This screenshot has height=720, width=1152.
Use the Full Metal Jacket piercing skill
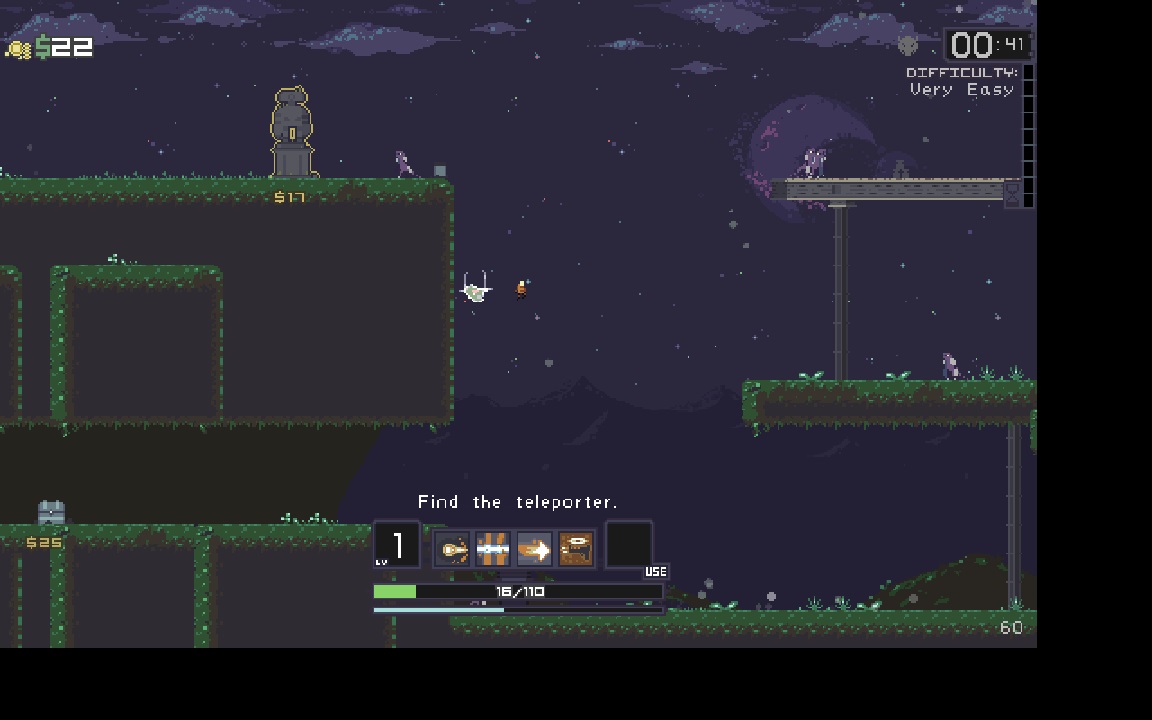pyautogui.click(x=493, y=549)
